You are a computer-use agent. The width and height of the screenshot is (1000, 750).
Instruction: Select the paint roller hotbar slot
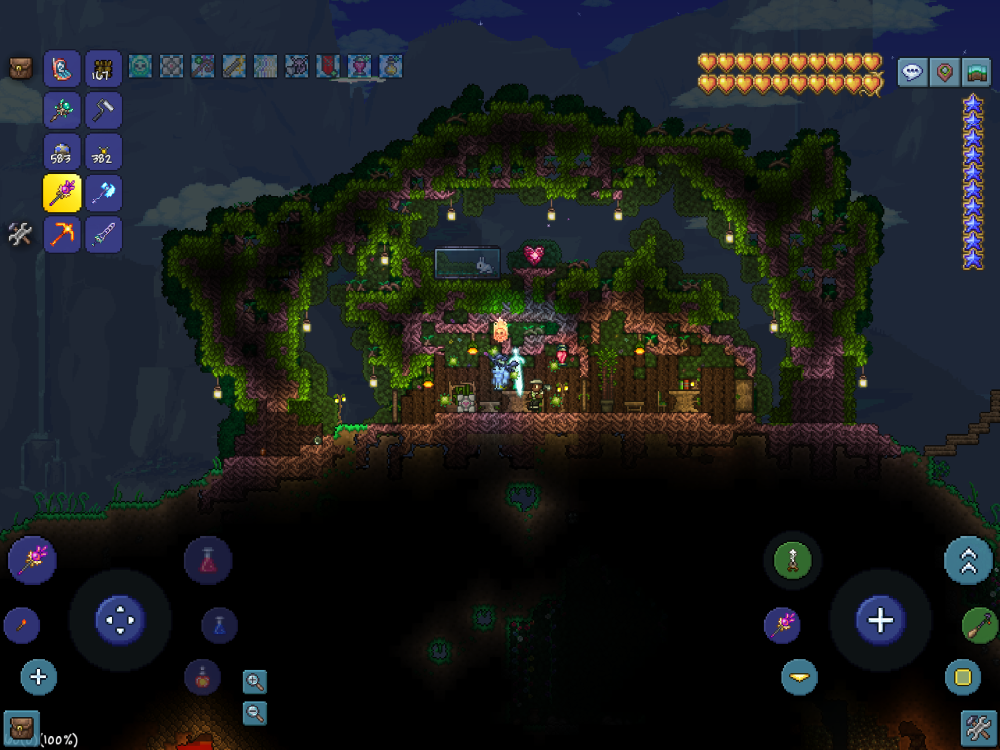point(103,110)
